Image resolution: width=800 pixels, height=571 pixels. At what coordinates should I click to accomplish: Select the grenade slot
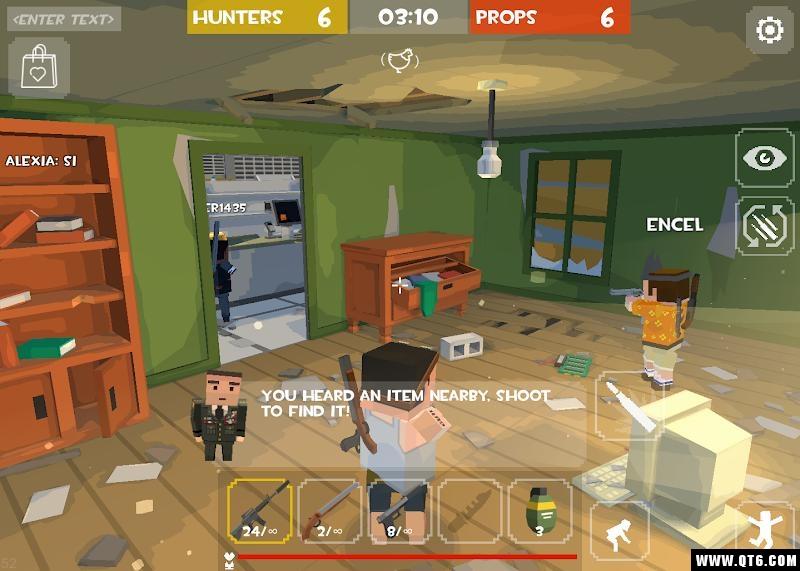click(539, 510)
